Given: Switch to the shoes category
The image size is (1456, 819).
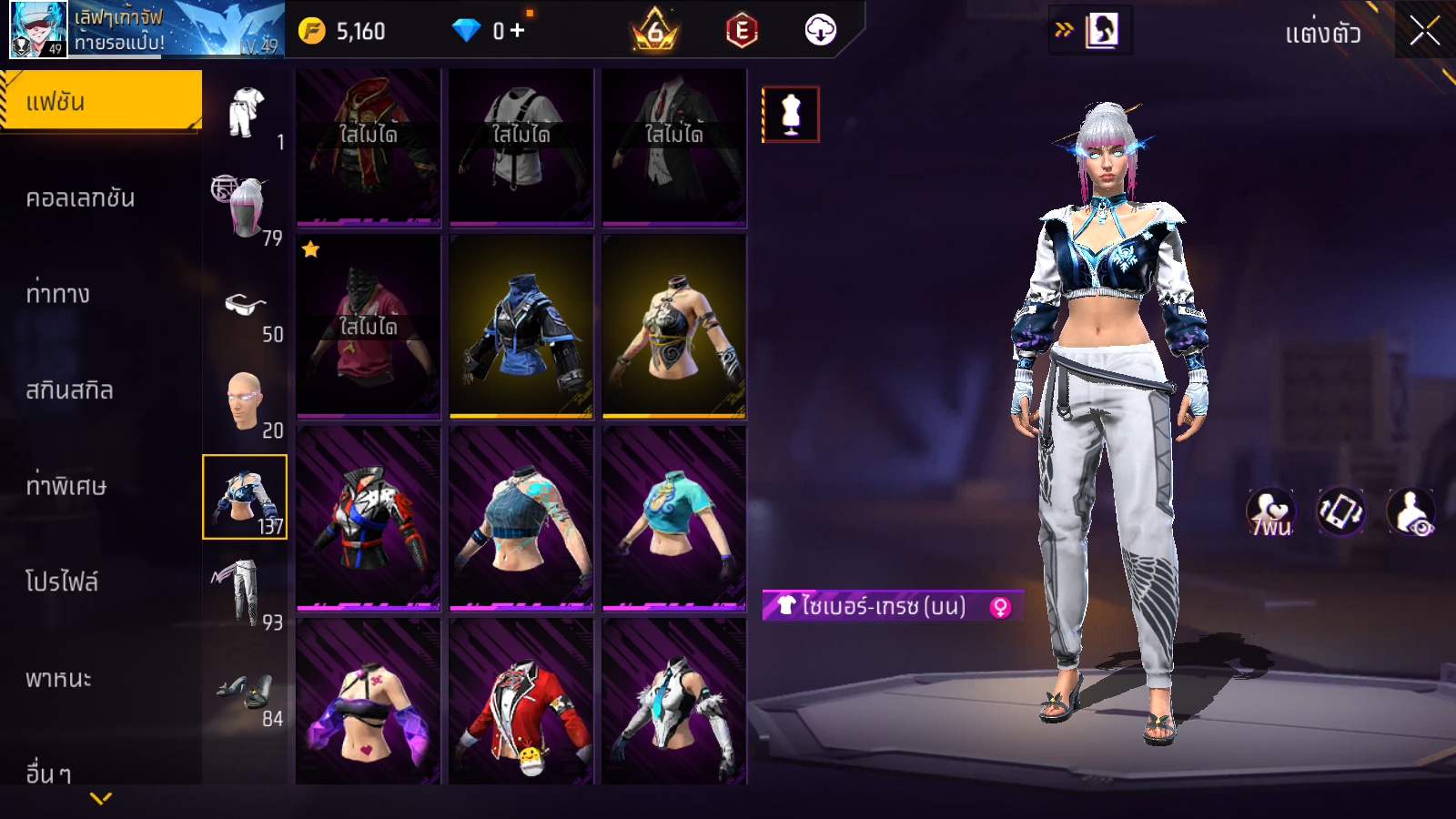Looking at the screenshot, I should [x=246, y=692].
